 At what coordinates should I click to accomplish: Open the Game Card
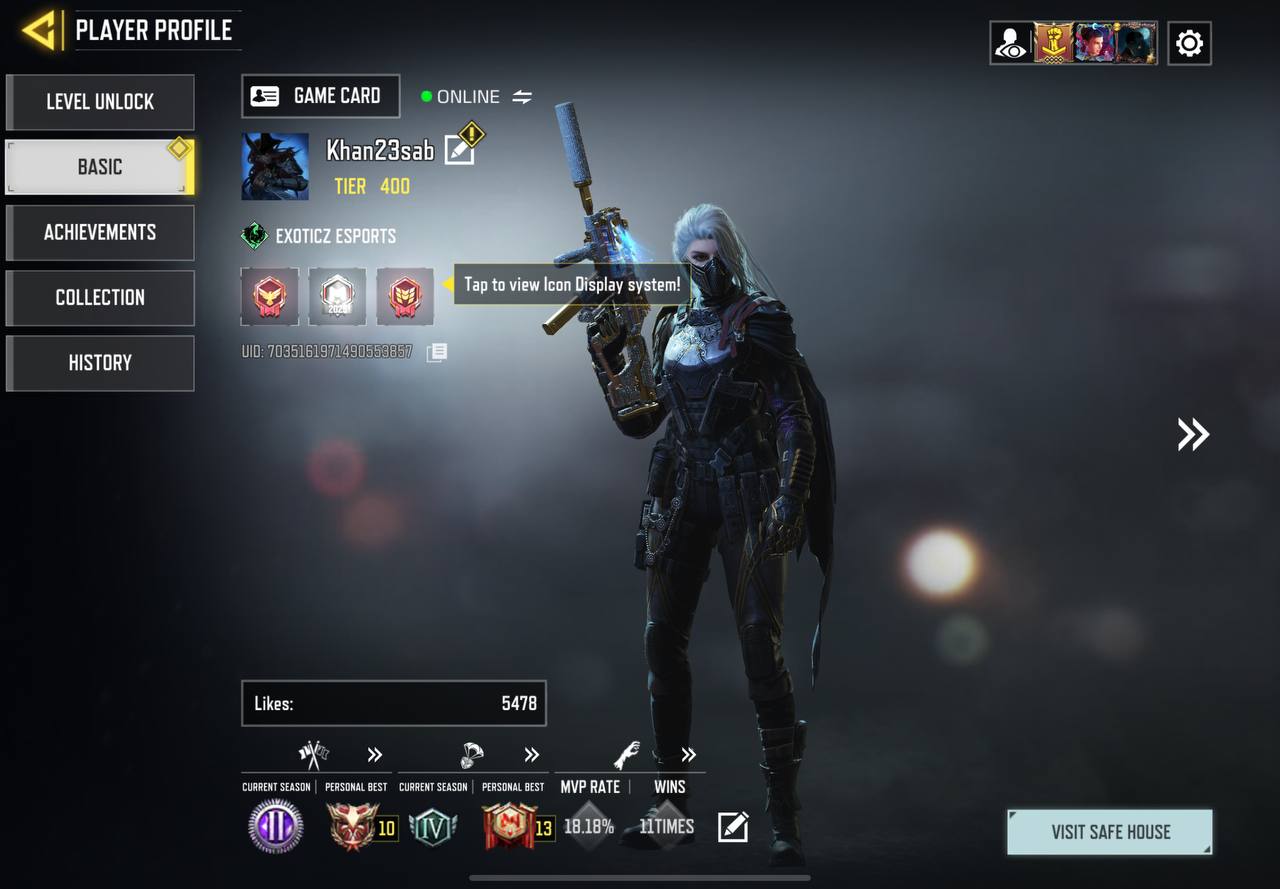[x=320, y=96]
